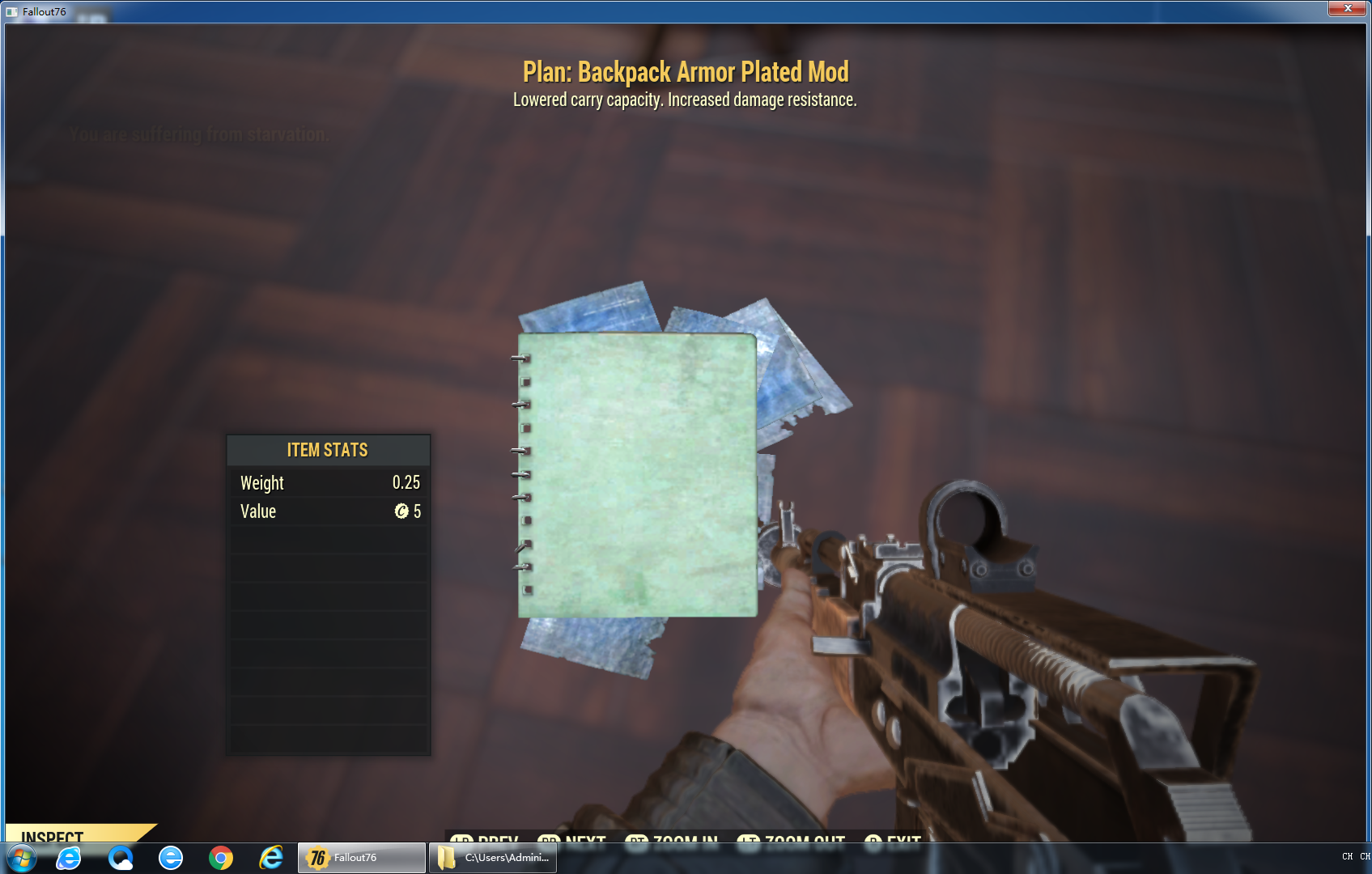Open the QQ Browser taskbar icon
The height and width of the screenshot is (874, 1372).
pyautogui.click(x=122, y=857)
